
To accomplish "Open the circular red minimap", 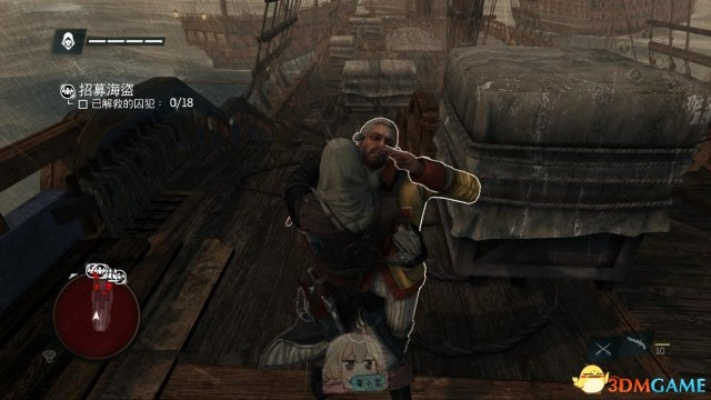I will click(96, 314).
